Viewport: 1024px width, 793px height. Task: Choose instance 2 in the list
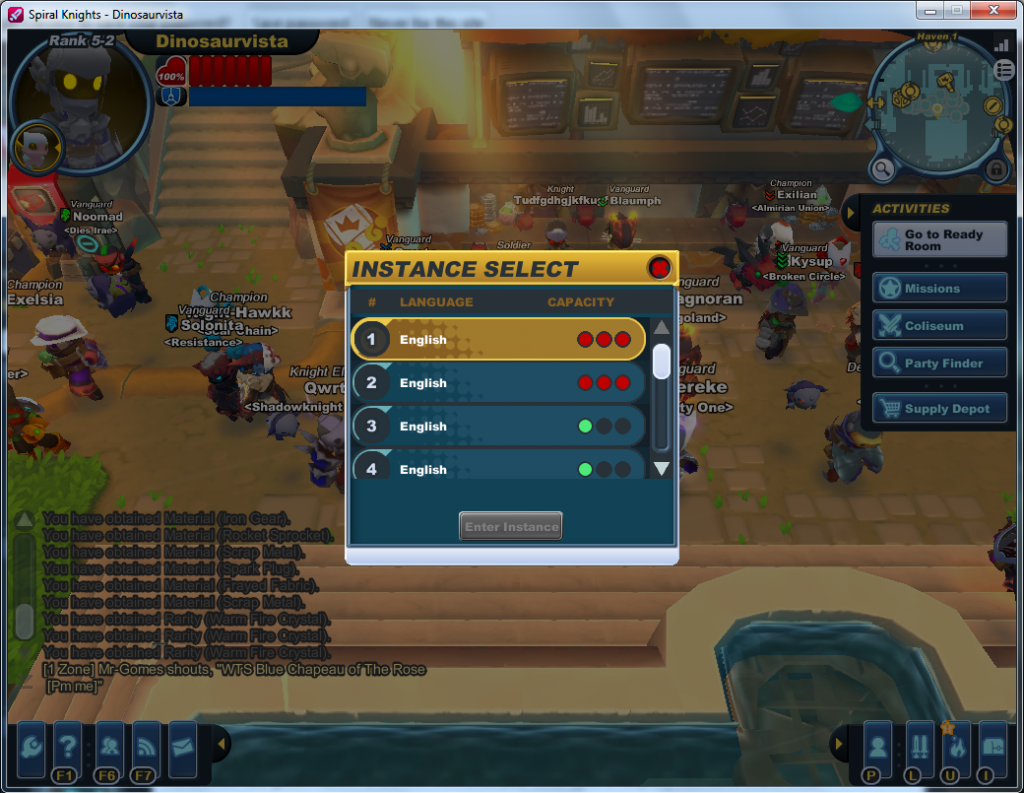[x=498, y=383]
